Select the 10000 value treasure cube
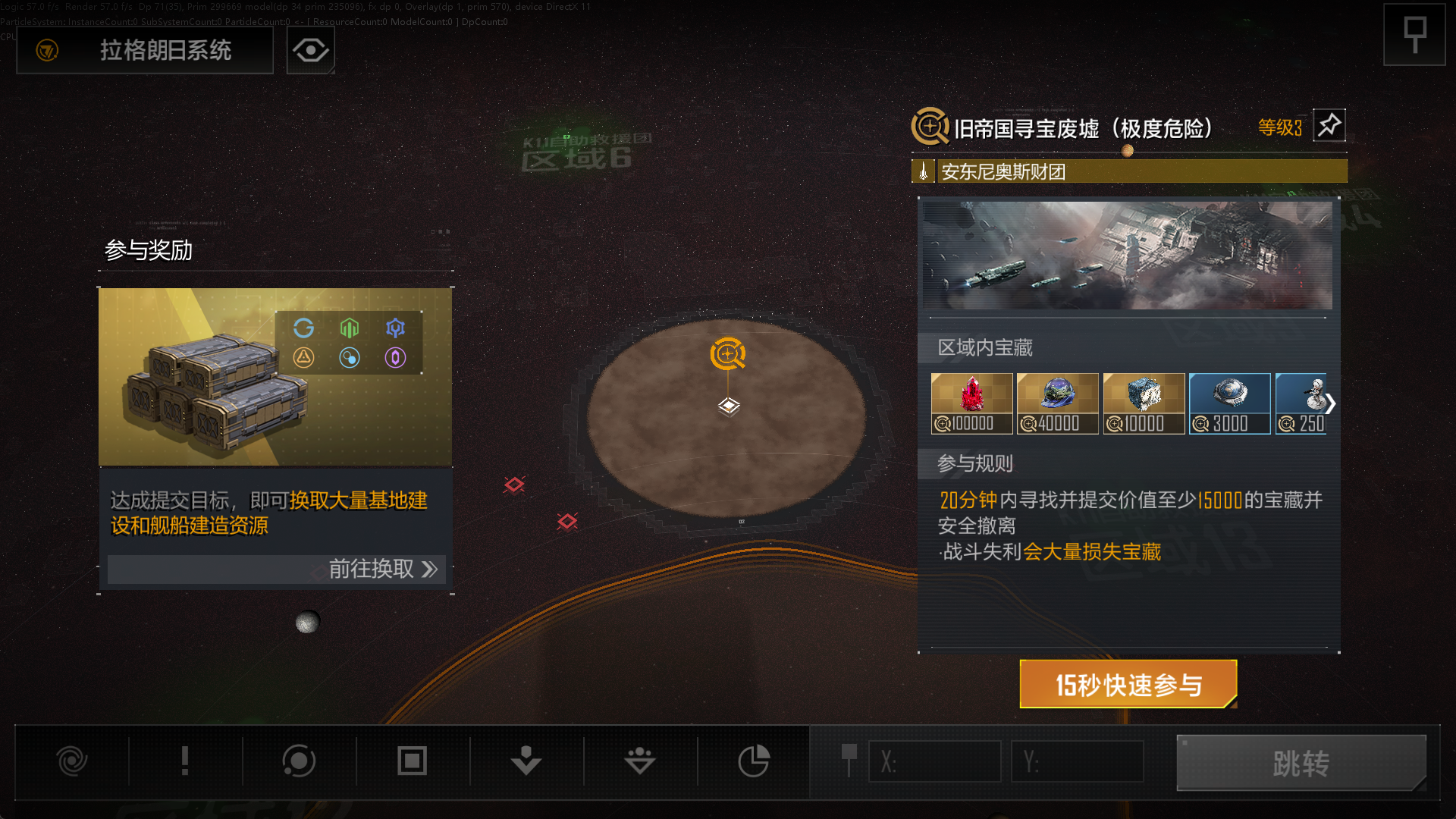This screenshot has width=1456, height=819. pyautogui.click(x=1144, y=403)
